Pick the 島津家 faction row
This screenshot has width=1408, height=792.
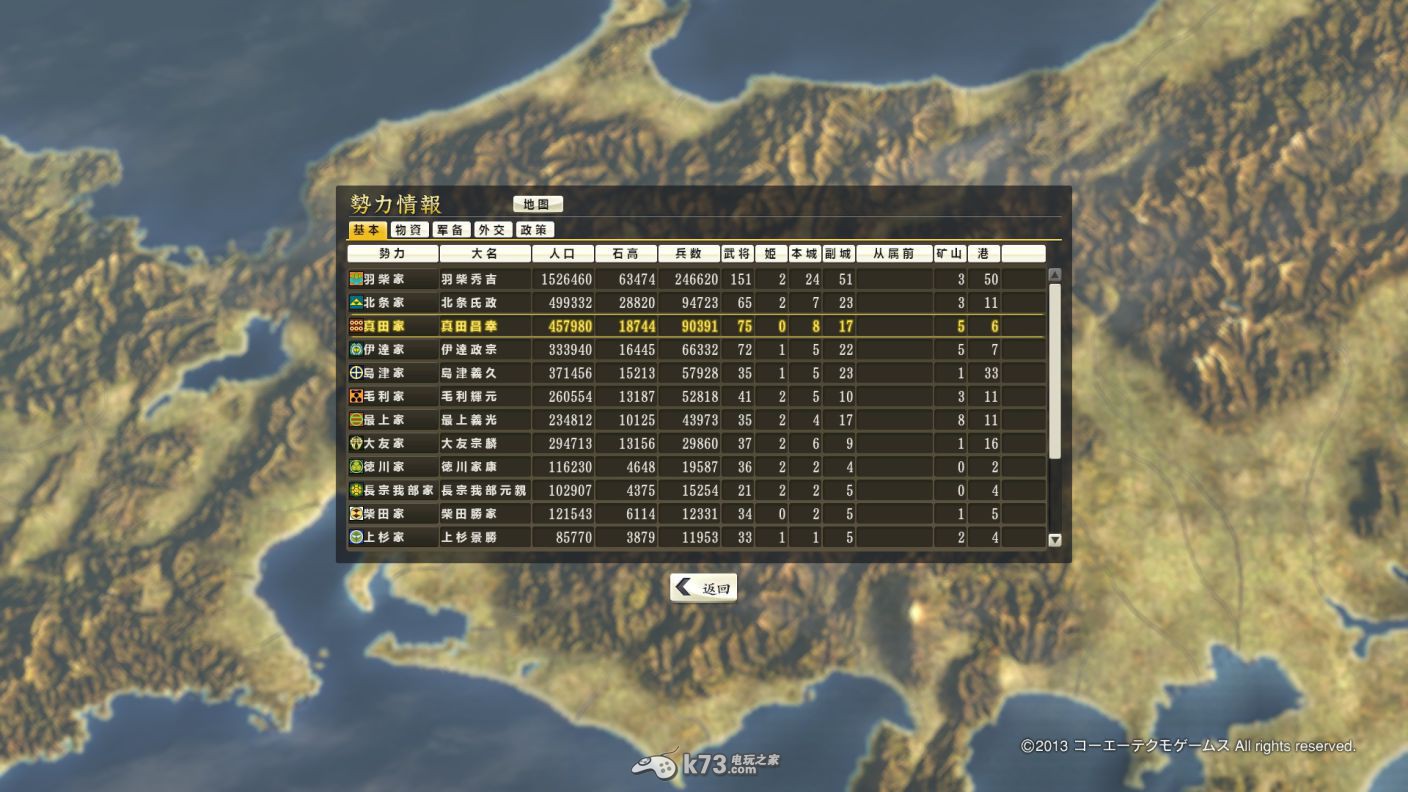pyautogui.click(x=392, y=373)
